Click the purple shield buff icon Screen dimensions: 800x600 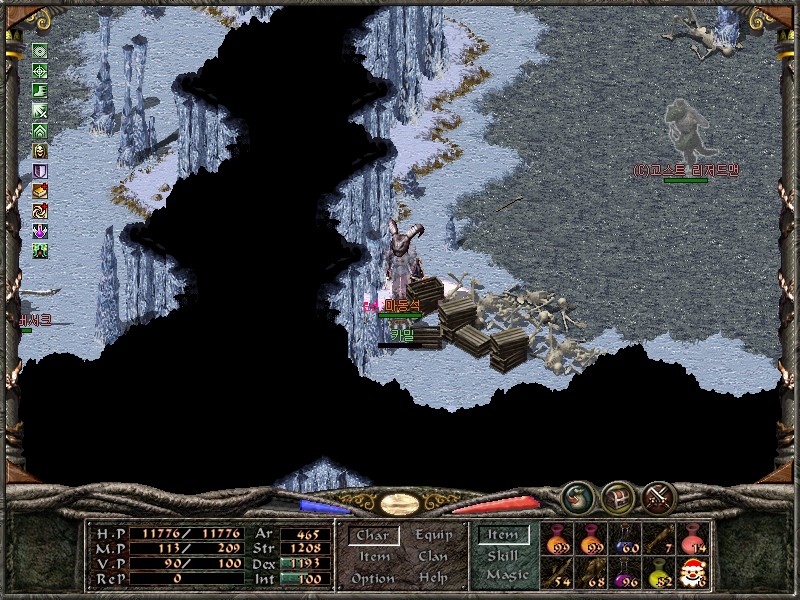click(x=40, y=171)
